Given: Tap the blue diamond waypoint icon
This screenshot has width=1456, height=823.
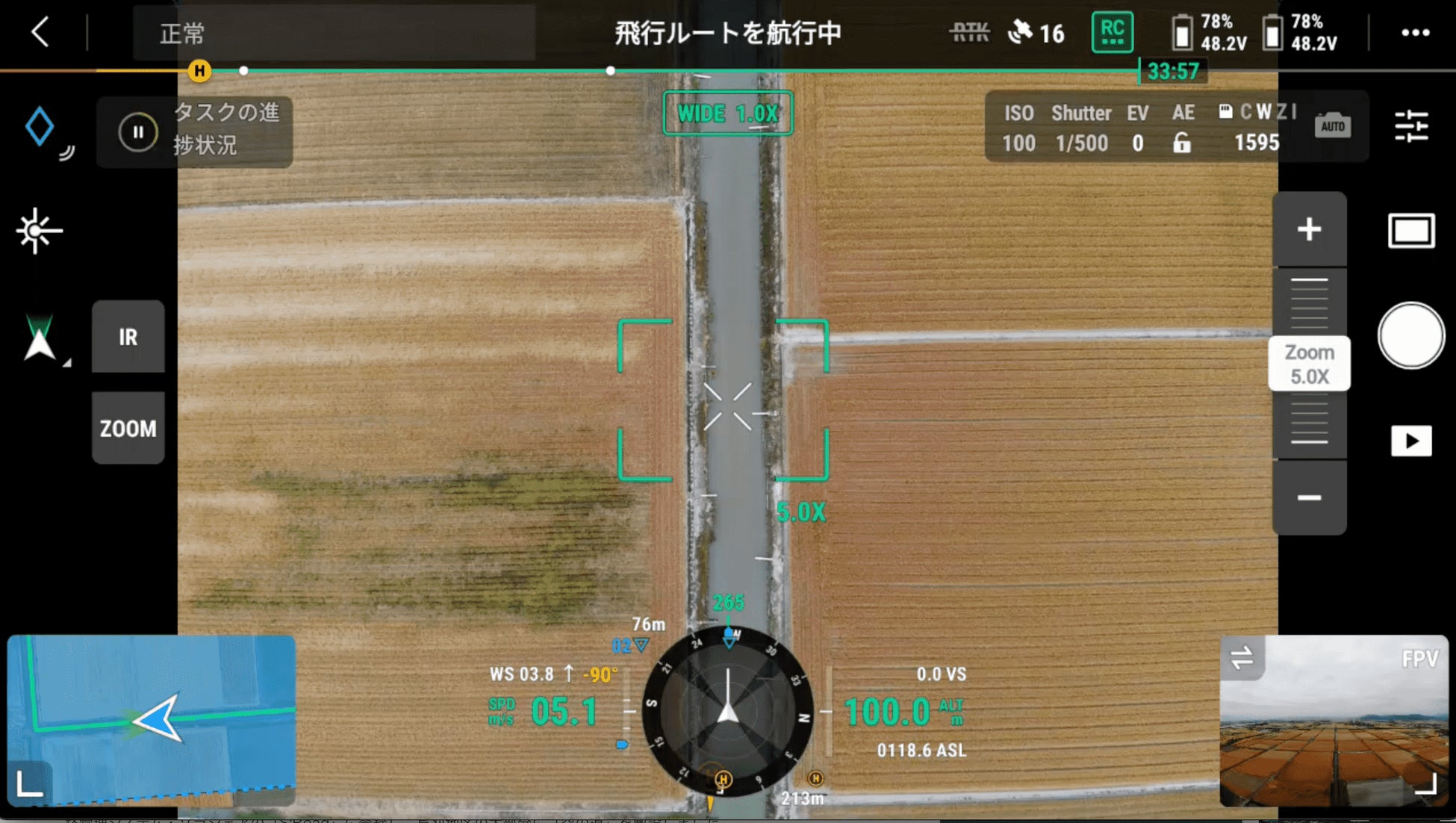Looking at the screenshot, I should point(40,126).
